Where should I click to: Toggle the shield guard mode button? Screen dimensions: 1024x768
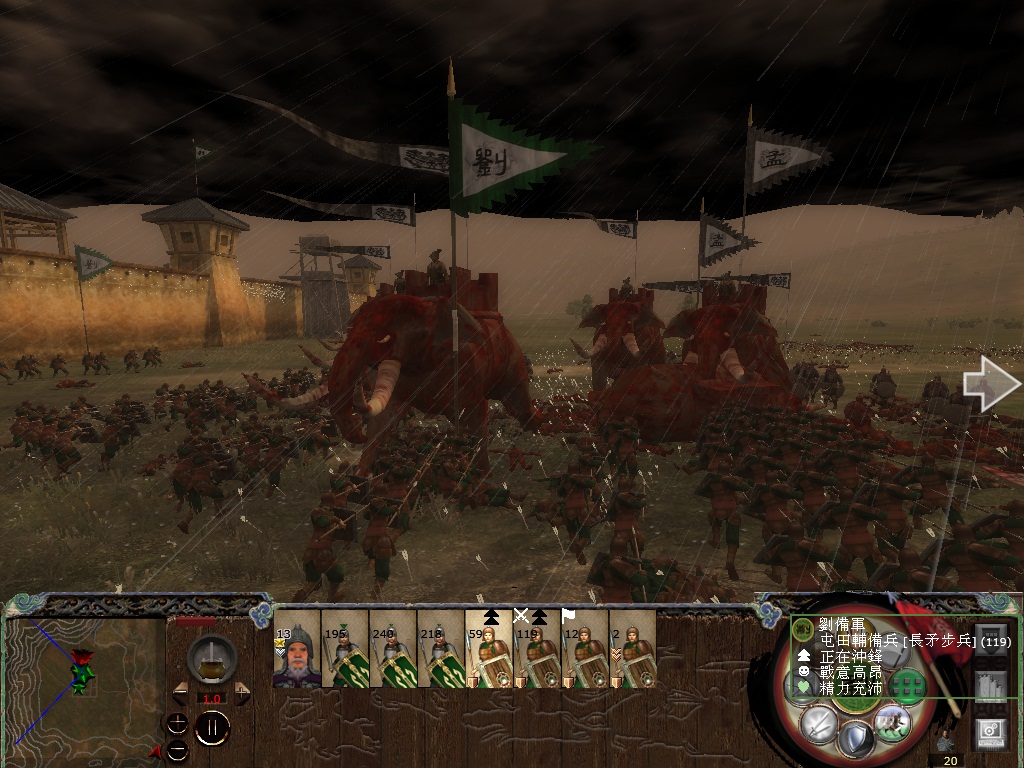click(855, 739)
